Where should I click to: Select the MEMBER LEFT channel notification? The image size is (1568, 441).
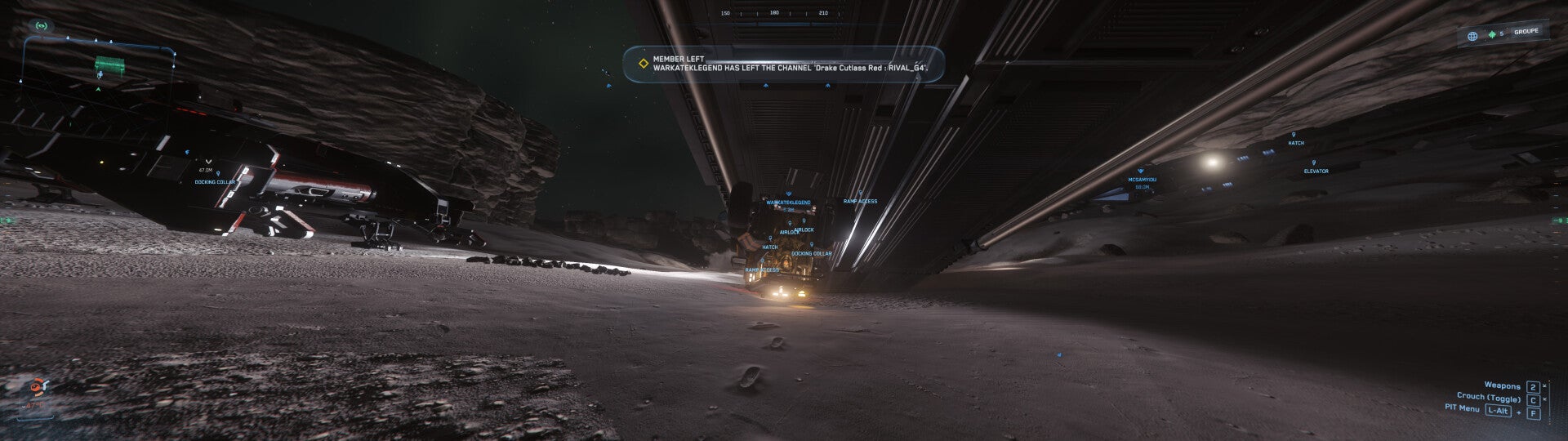(x=784, y=64)
